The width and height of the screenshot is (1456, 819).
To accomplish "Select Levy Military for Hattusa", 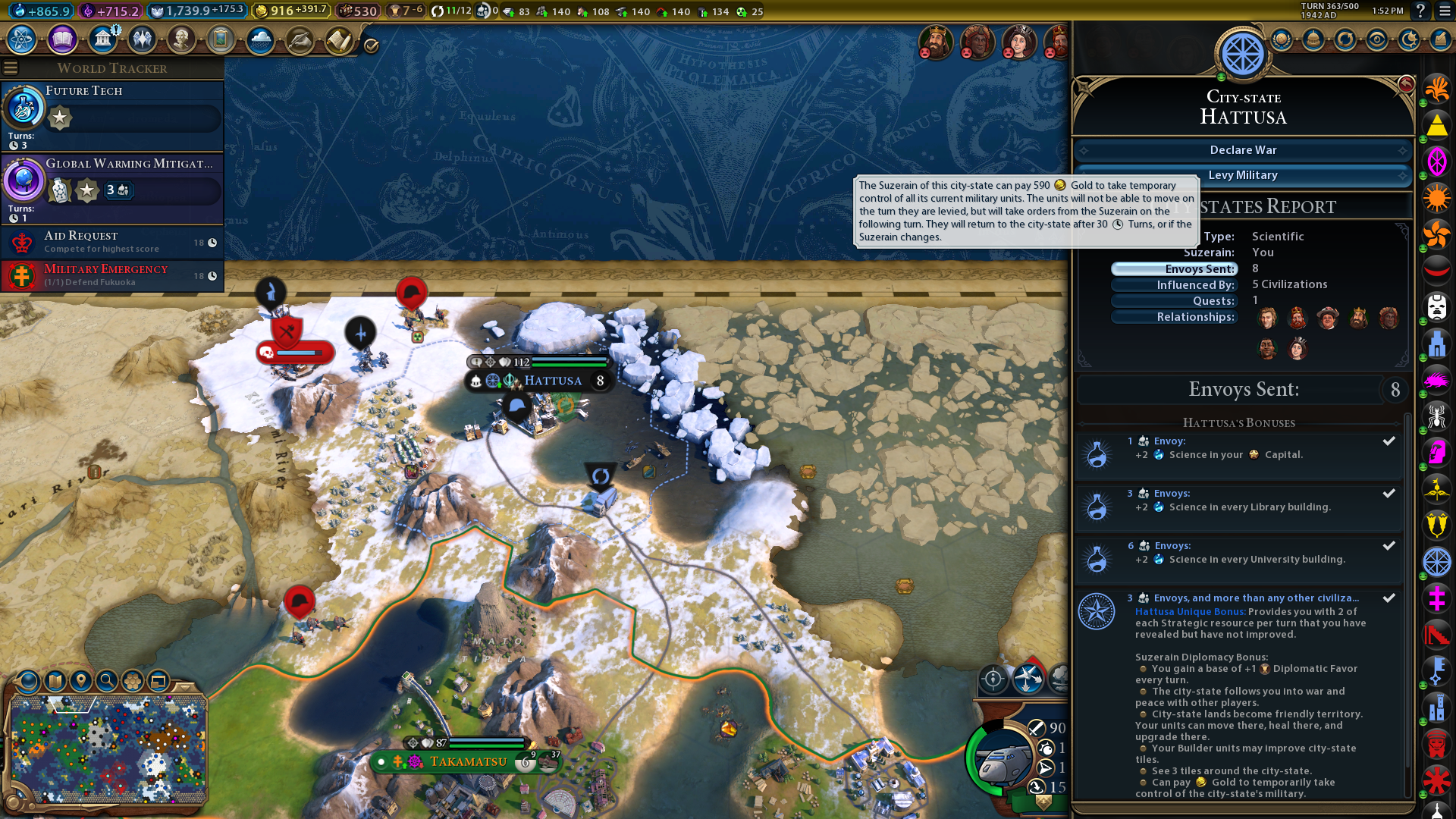I will point(1242,175).
